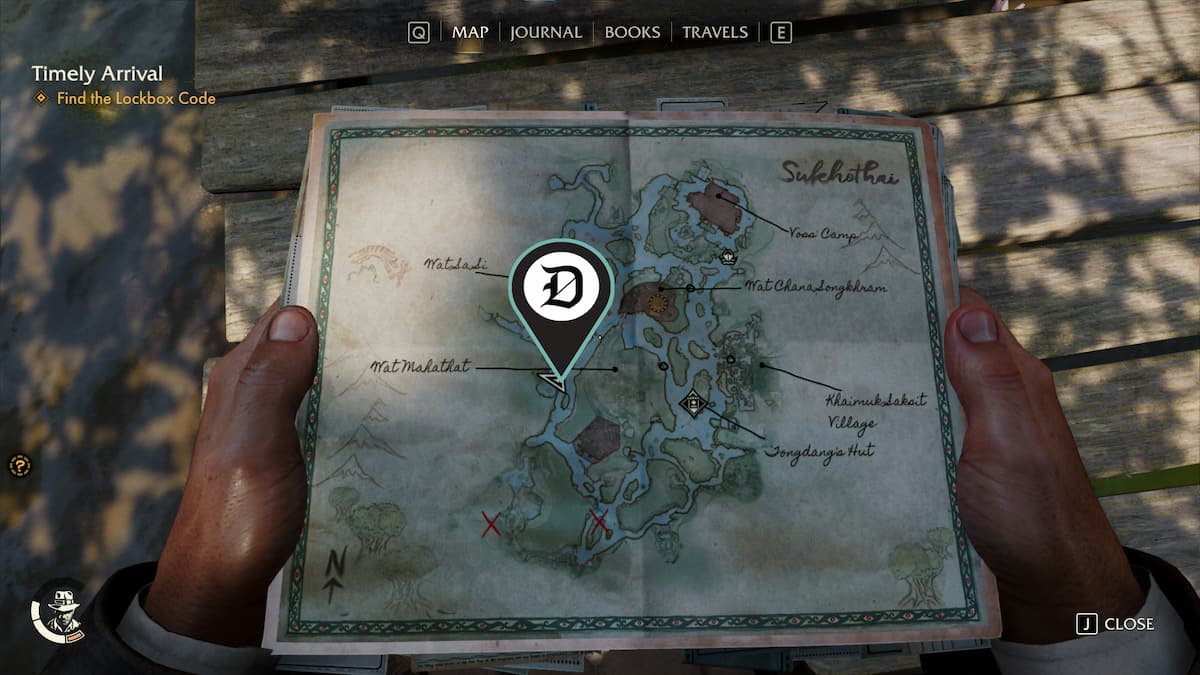
Task: Click the Indiana Jones portrait icon
Action: pos(60,612)
